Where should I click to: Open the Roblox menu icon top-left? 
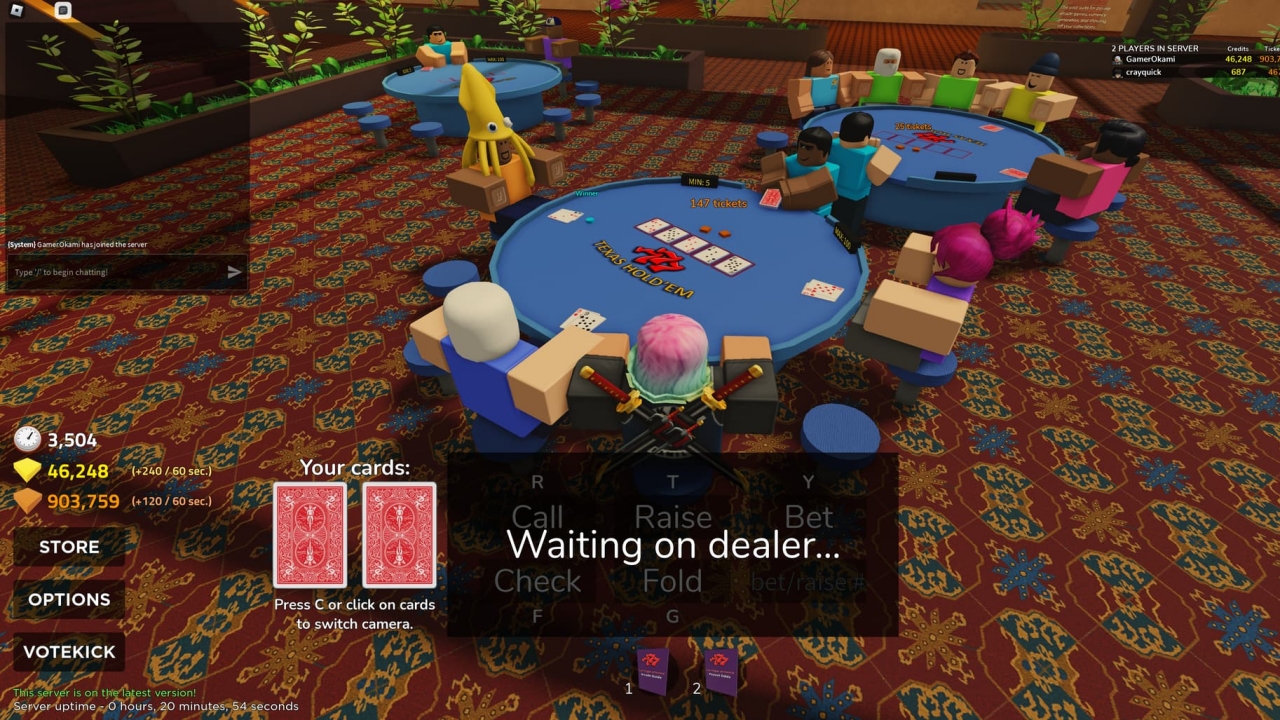(x=18, y=10)
